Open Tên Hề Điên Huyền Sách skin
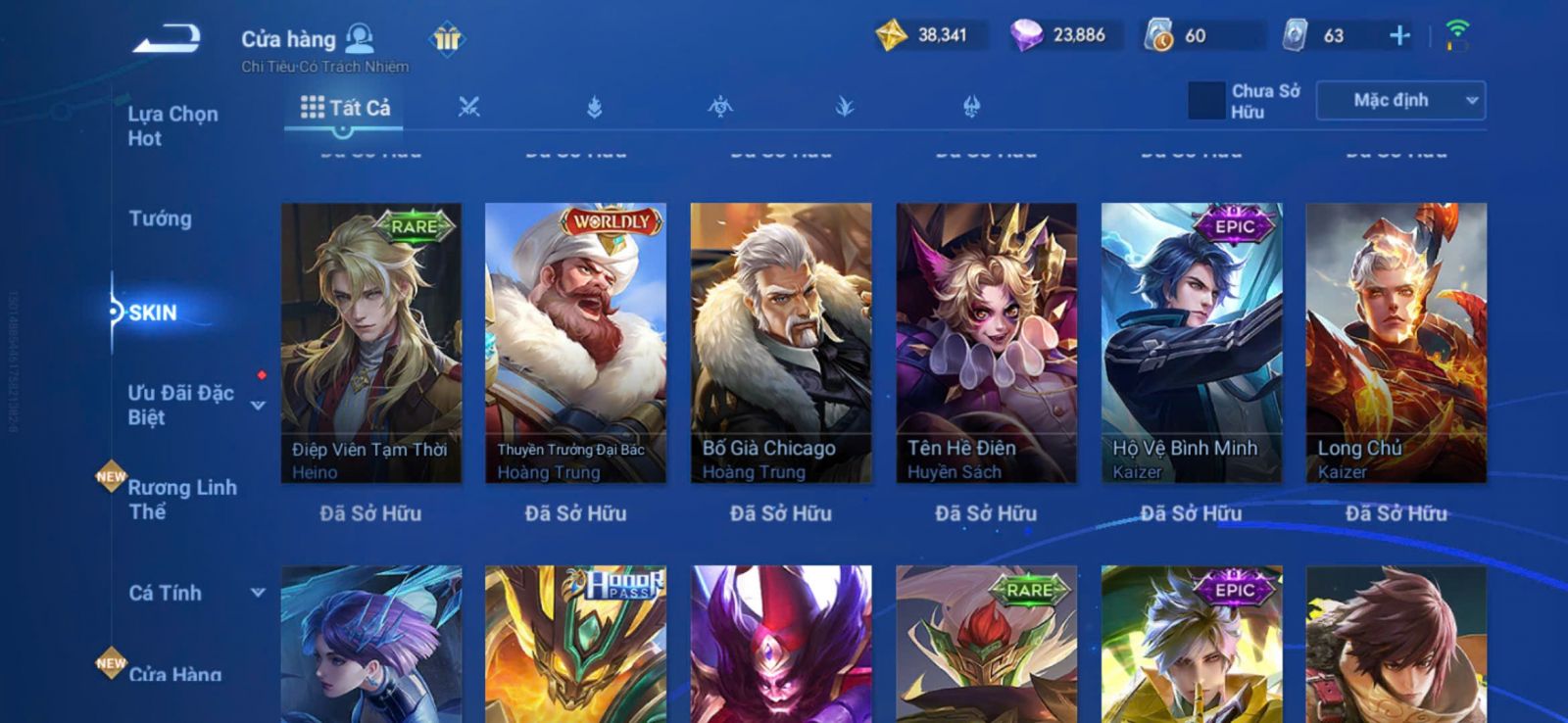 point(986,342)
